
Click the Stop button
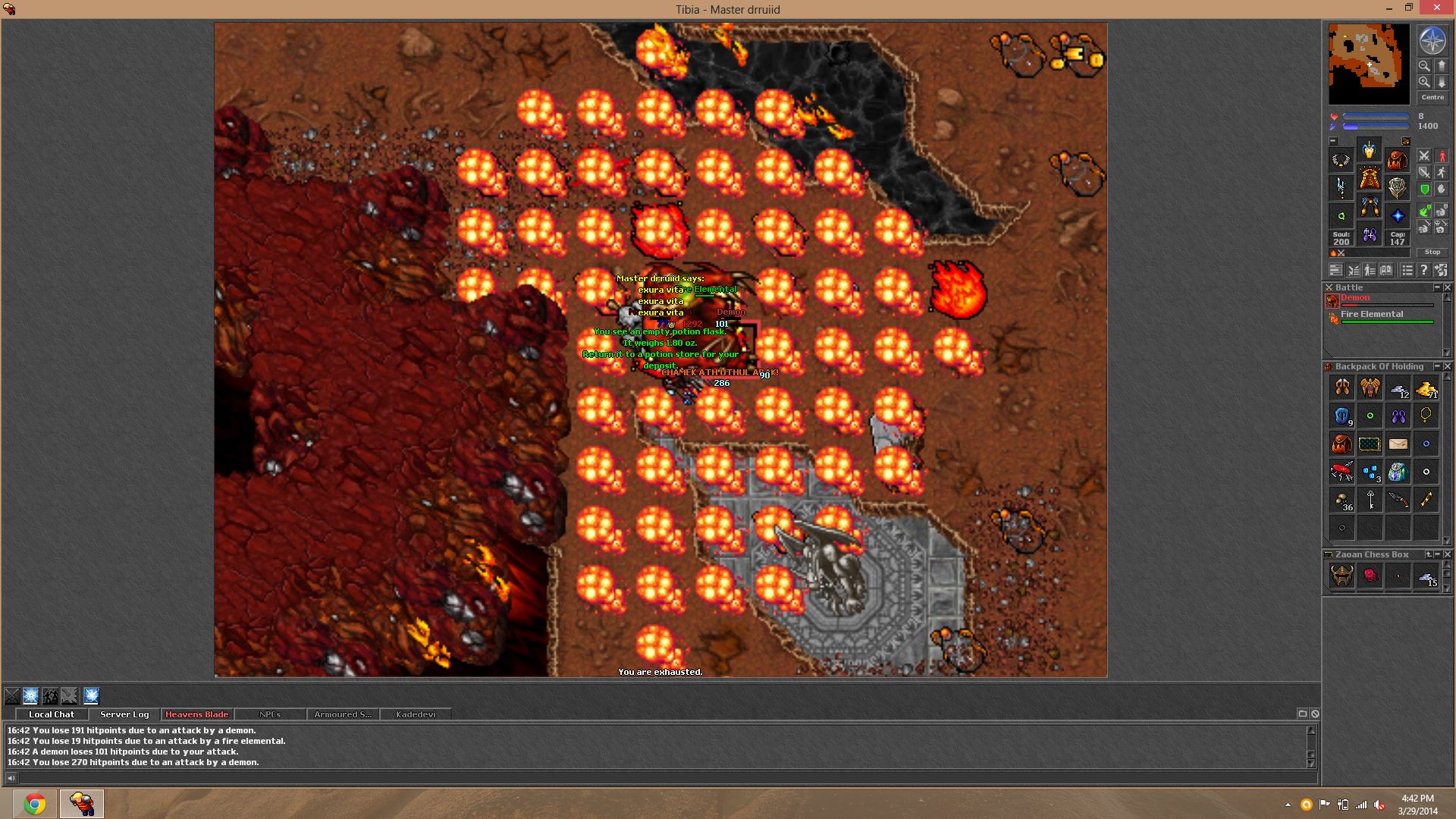click(1432, 252)
